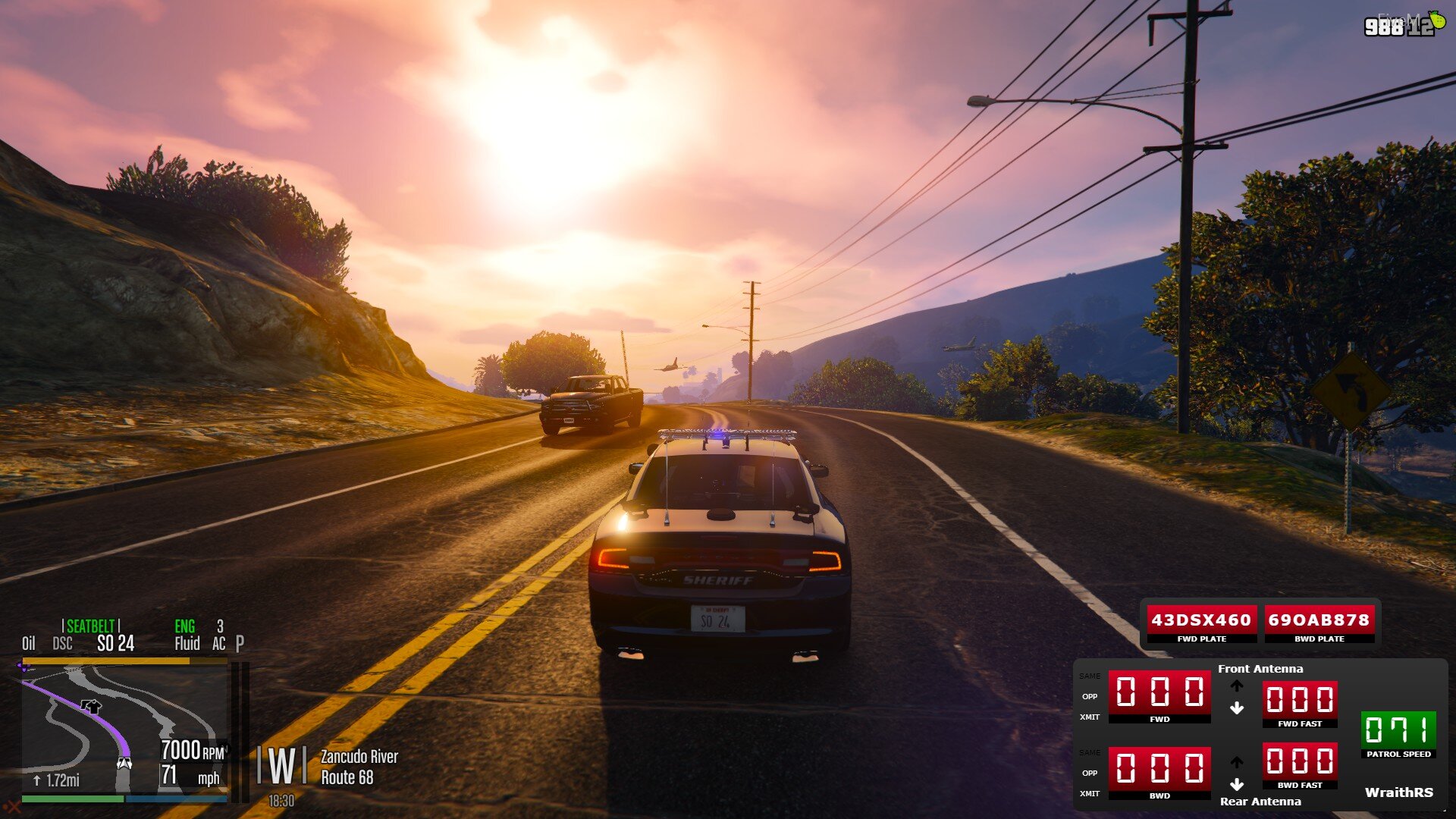Toggle the front antenna XMIT label
The width and height of the screenshot is (1456, 819).
coord(1090,717)
